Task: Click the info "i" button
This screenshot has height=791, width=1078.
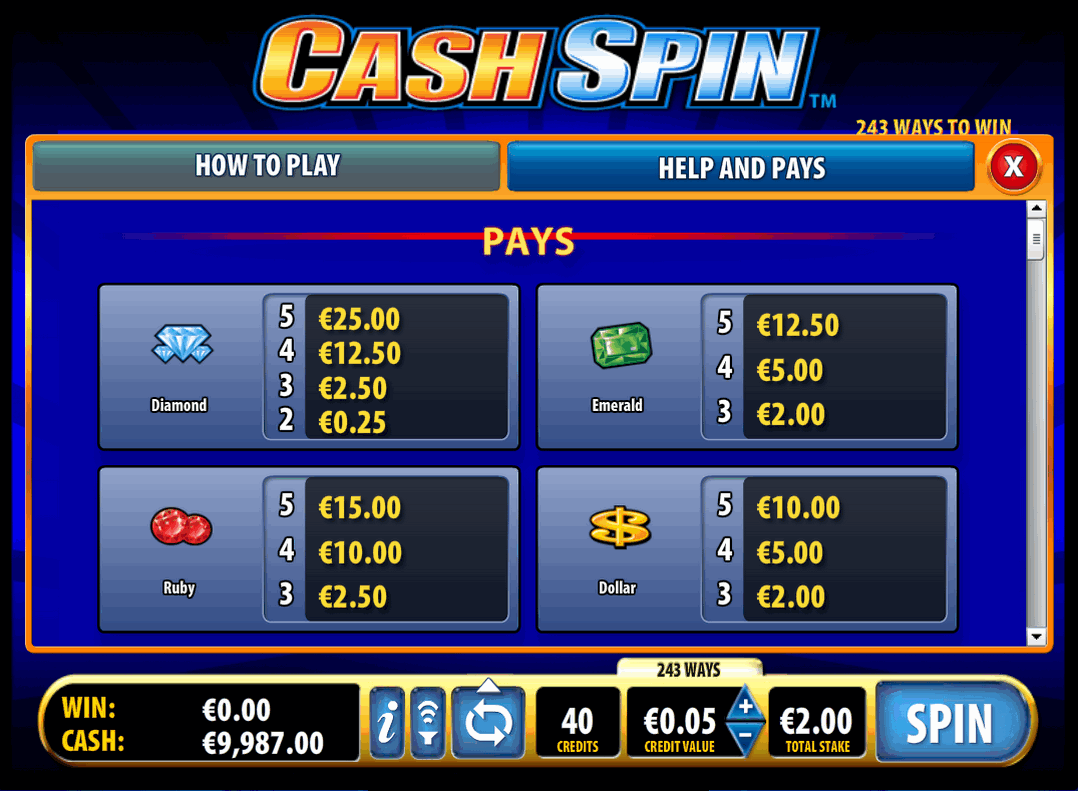Action: tap(387, 723)
